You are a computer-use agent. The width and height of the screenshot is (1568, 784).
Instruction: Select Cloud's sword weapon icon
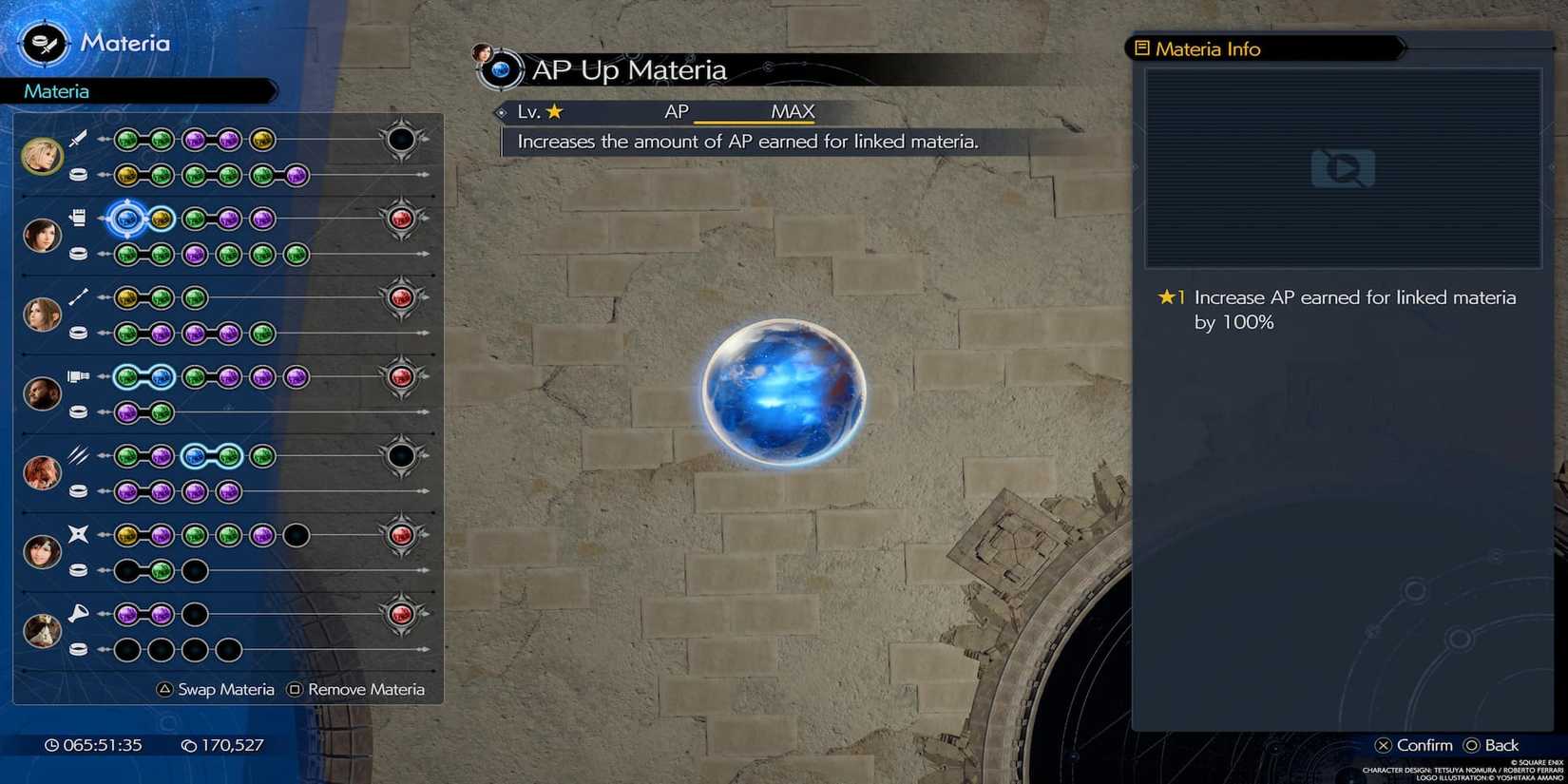click(77, 142)
